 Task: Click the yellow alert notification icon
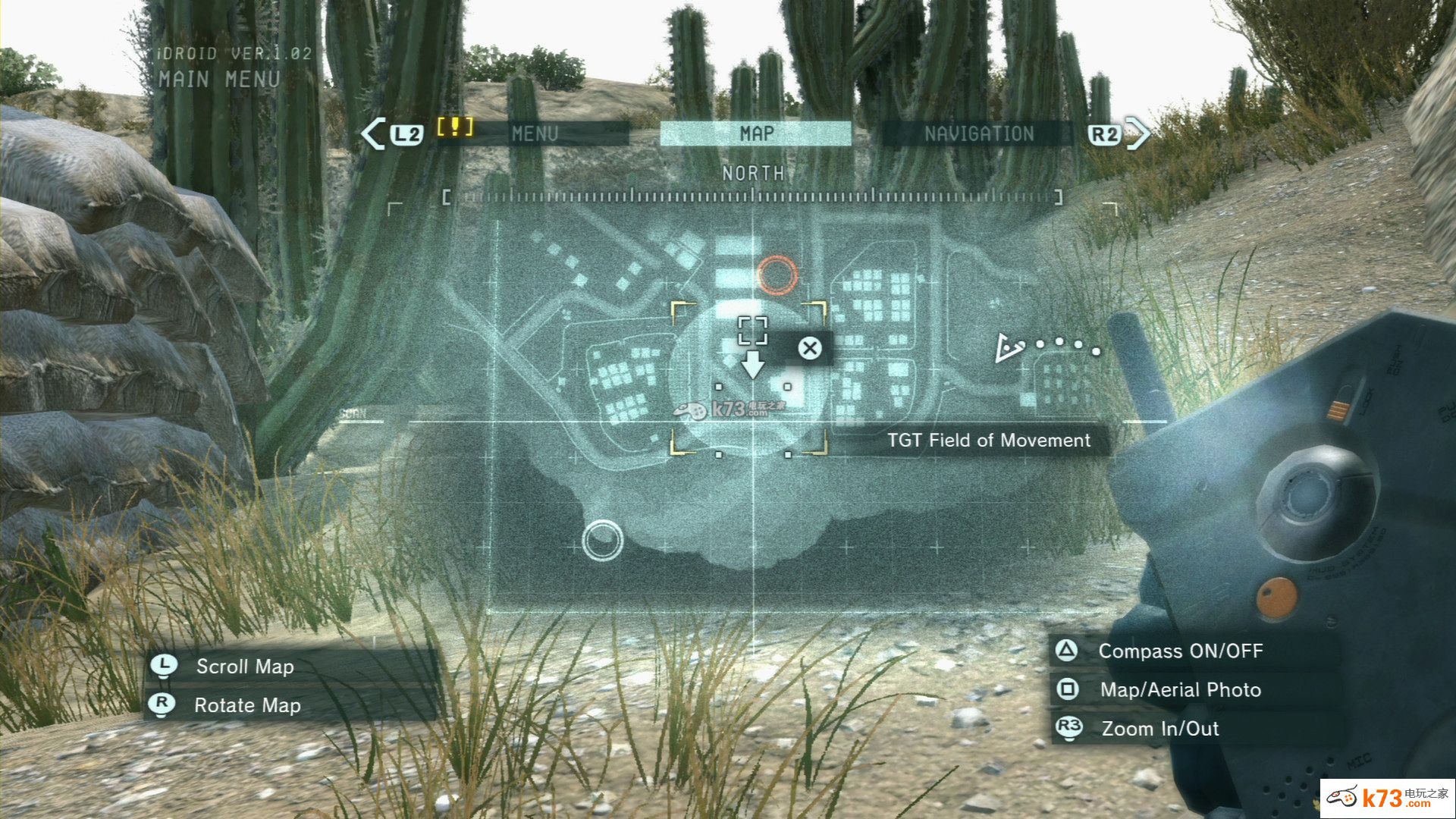[x=454, y=127]
